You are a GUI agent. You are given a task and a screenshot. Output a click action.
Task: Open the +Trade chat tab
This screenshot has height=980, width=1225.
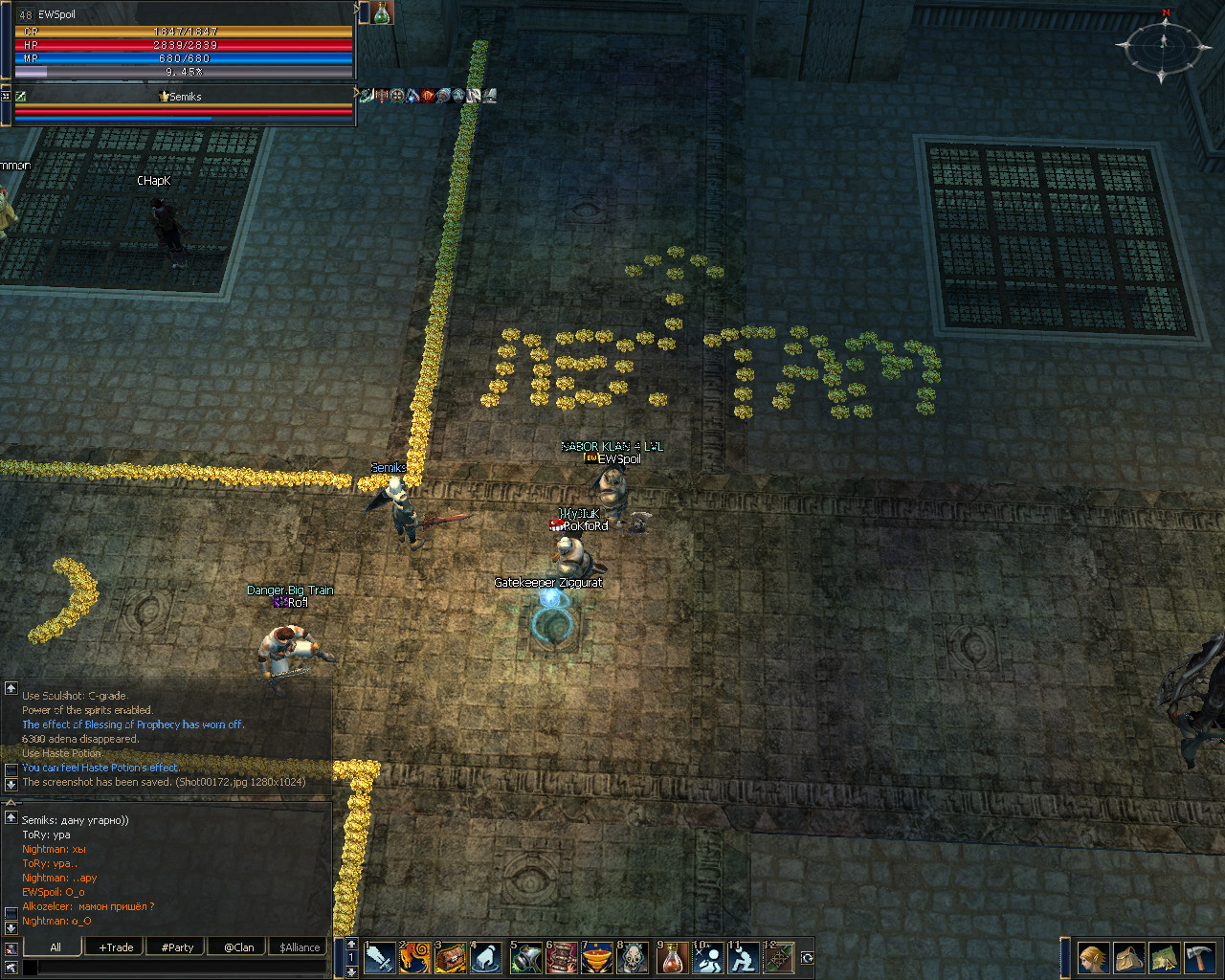116,947
